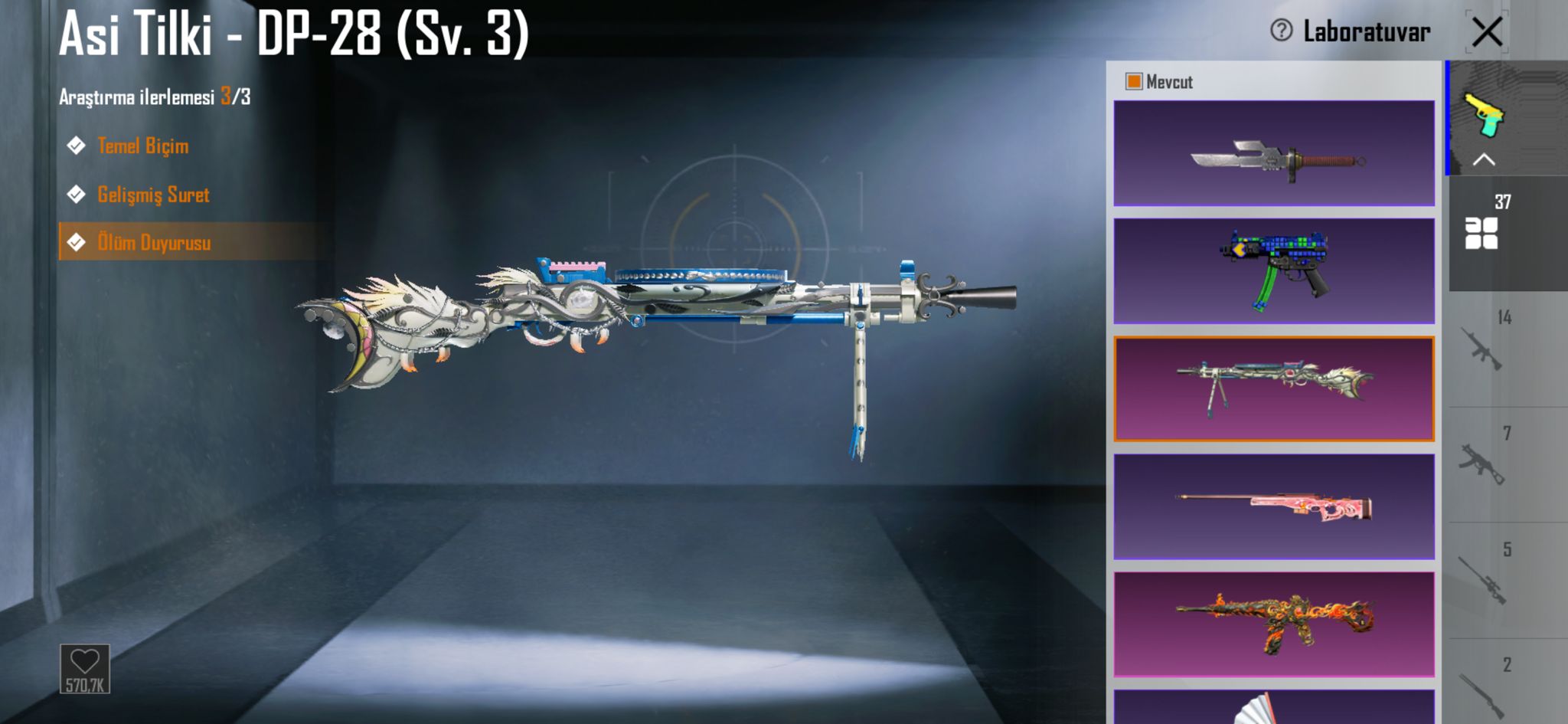Select the Temel Biçim upgrade stage
The height and width of the screenshot is (724, 1568).
[142, 146]
